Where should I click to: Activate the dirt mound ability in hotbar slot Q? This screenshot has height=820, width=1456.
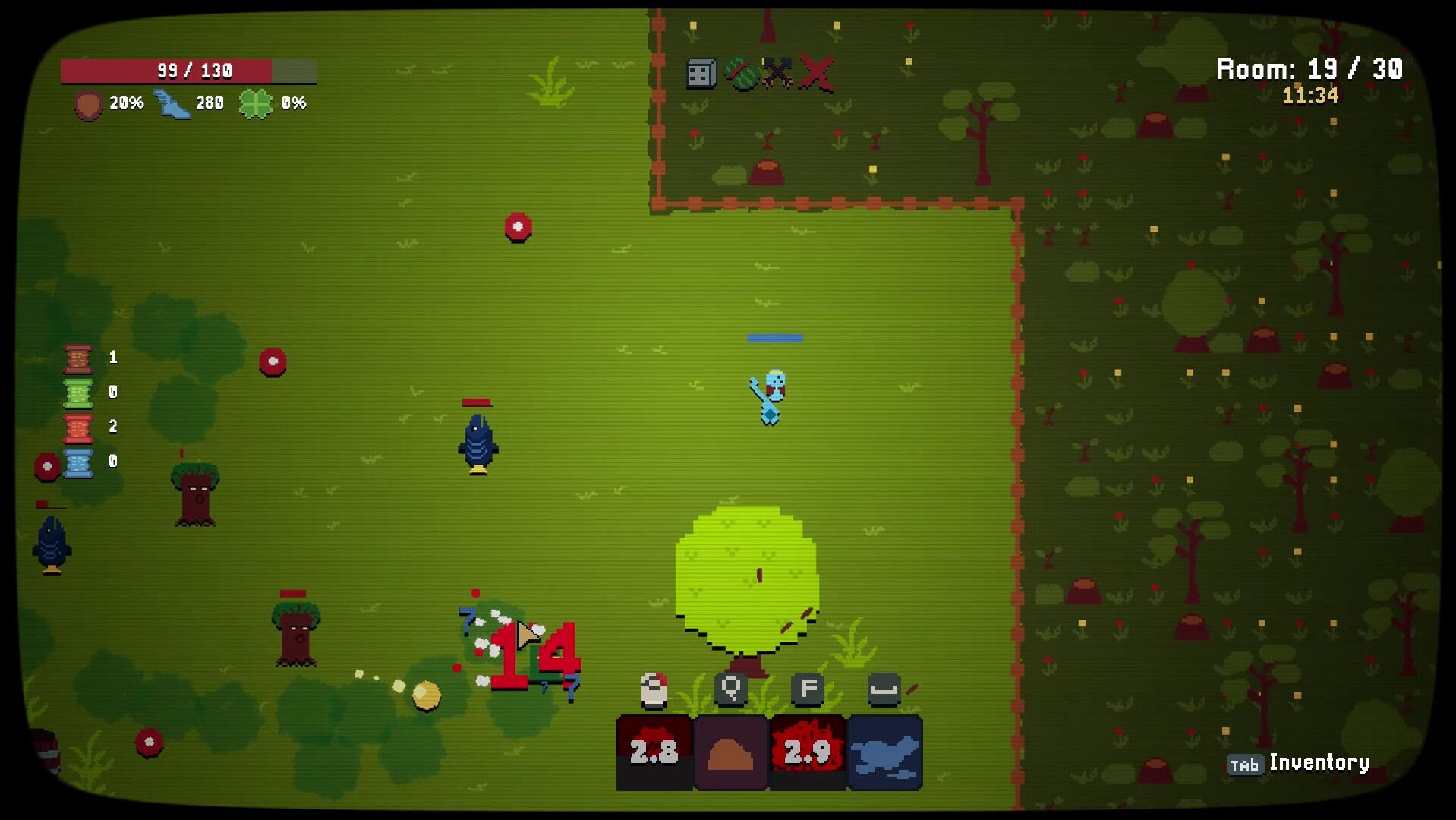click(x=730, y=752)
